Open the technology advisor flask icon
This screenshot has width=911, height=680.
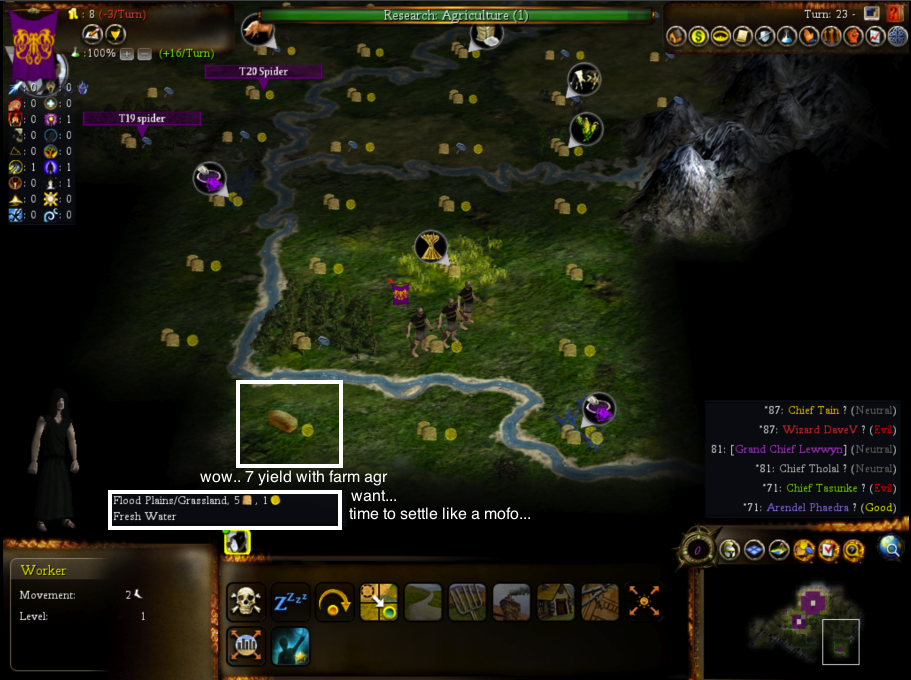click(786, 37)
